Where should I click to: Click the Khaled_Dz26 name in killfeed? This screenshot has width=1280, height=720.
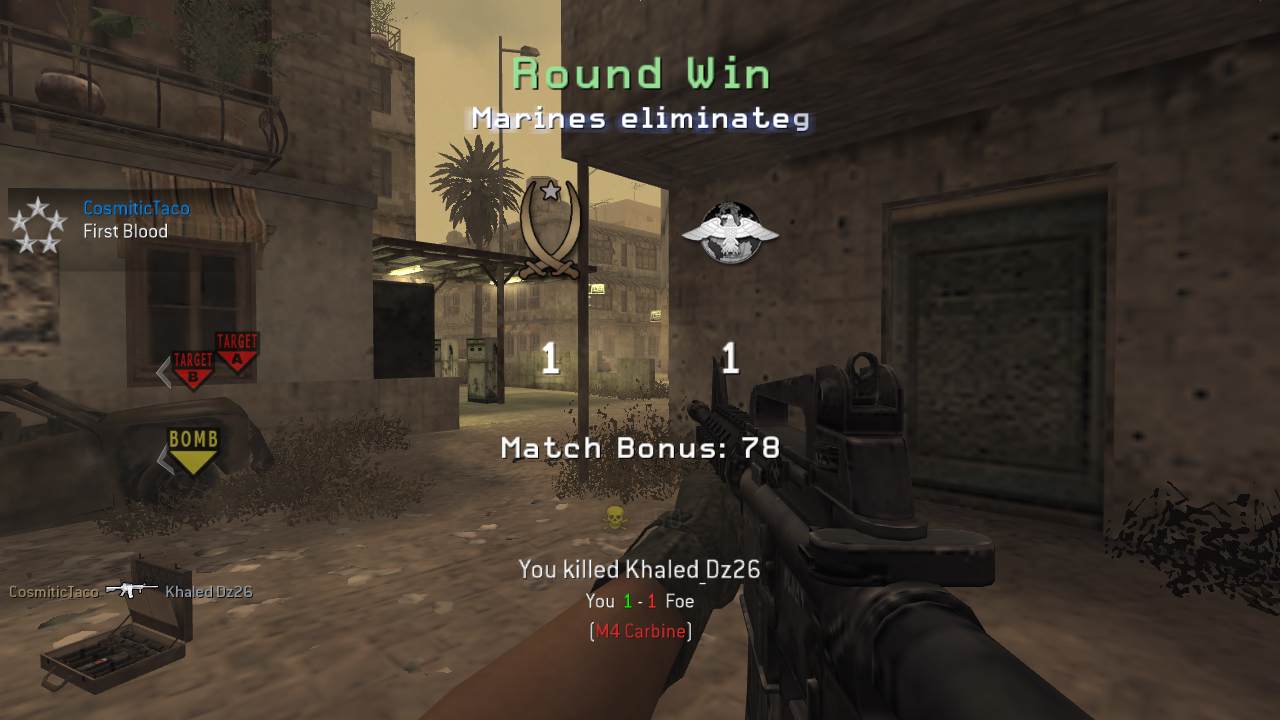click(x=211, y=591)
